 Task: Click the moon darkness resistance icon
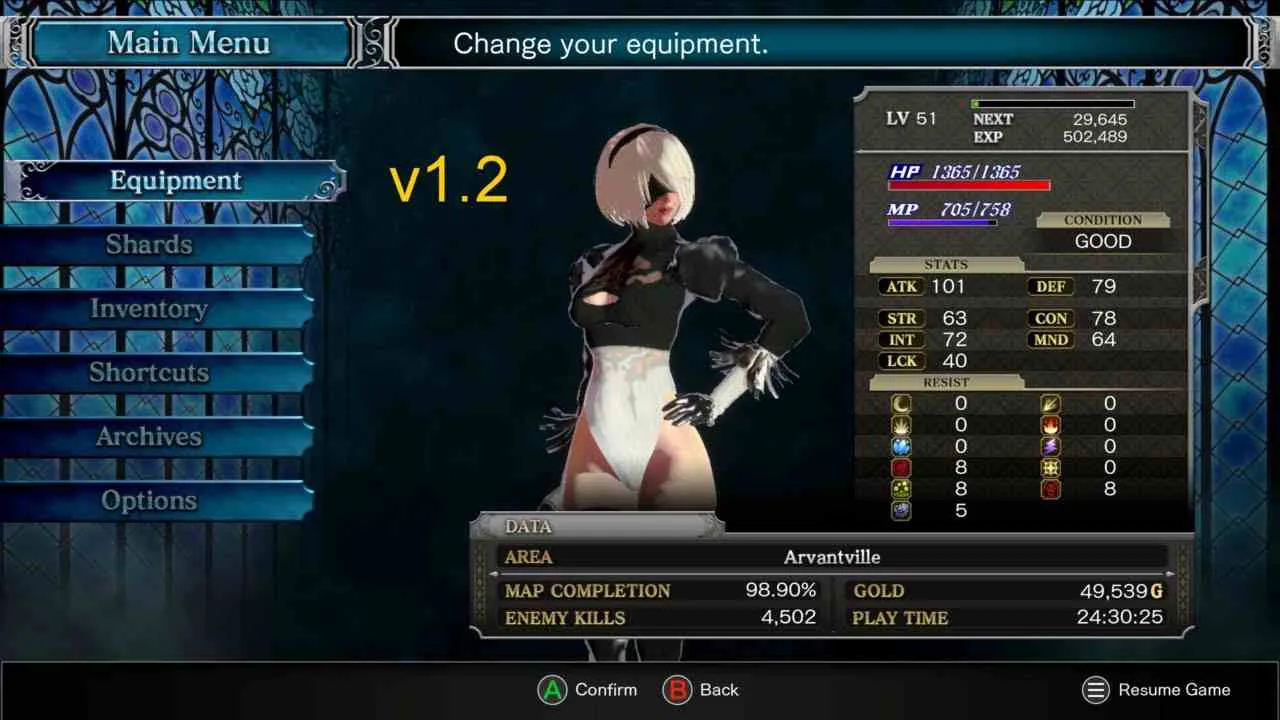(901, 403)
